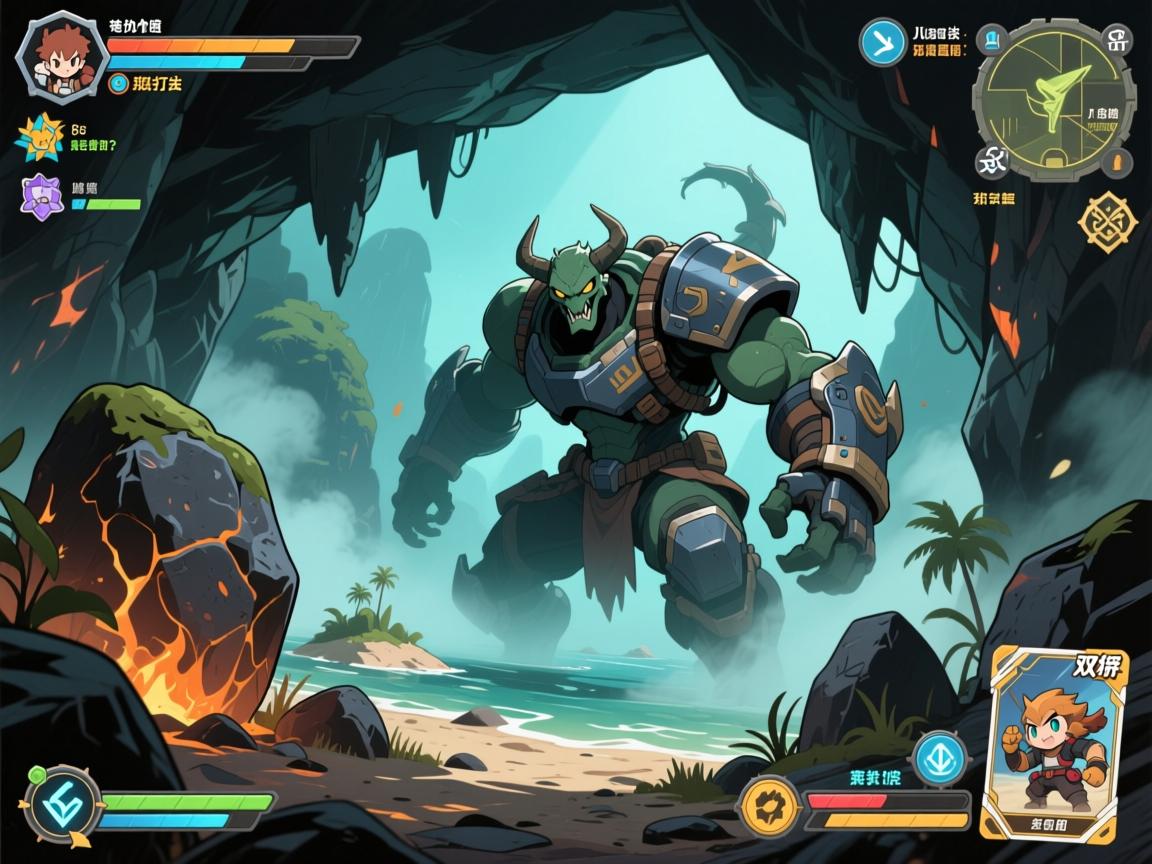
Task: Choose the purple crystal companion icon
Action: (x=42, y=195)
